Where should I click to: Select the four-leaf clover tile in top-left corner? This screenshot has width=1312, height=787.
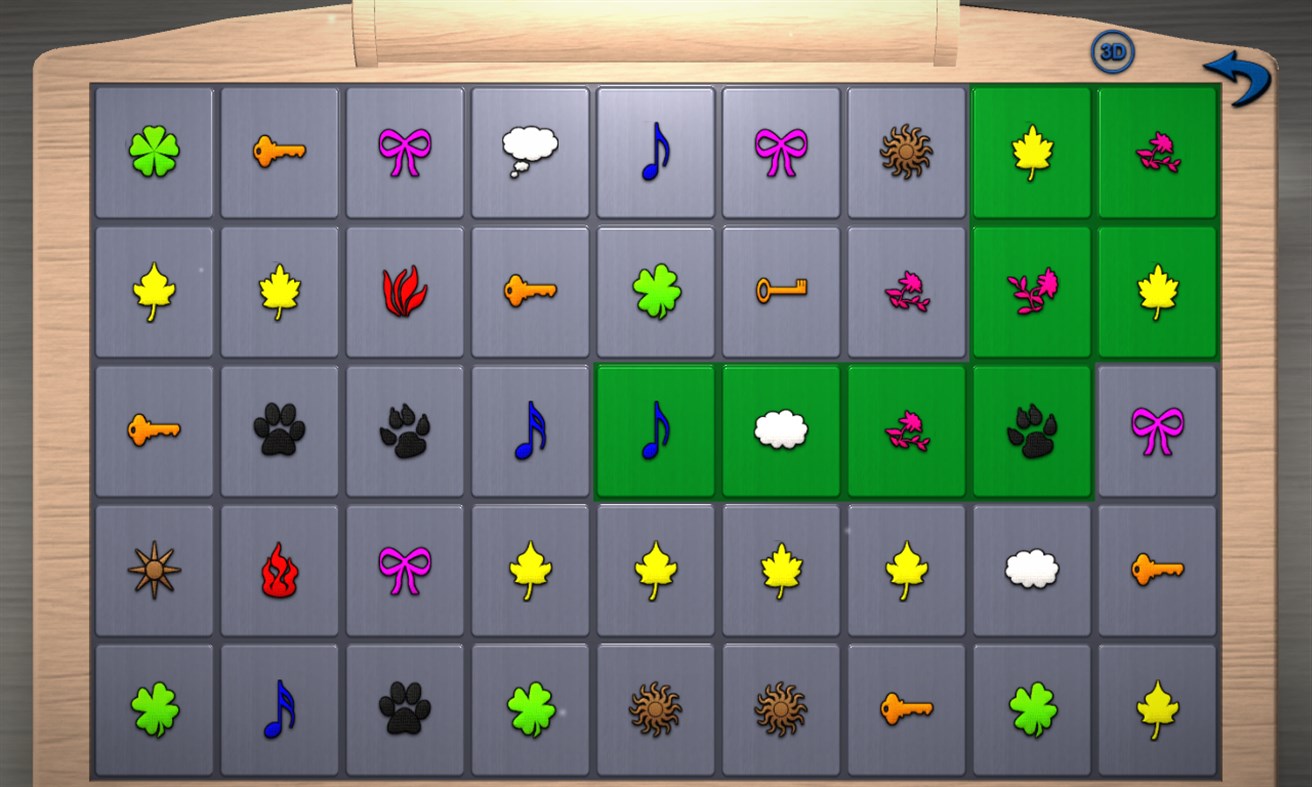click(x=155, y=152)
